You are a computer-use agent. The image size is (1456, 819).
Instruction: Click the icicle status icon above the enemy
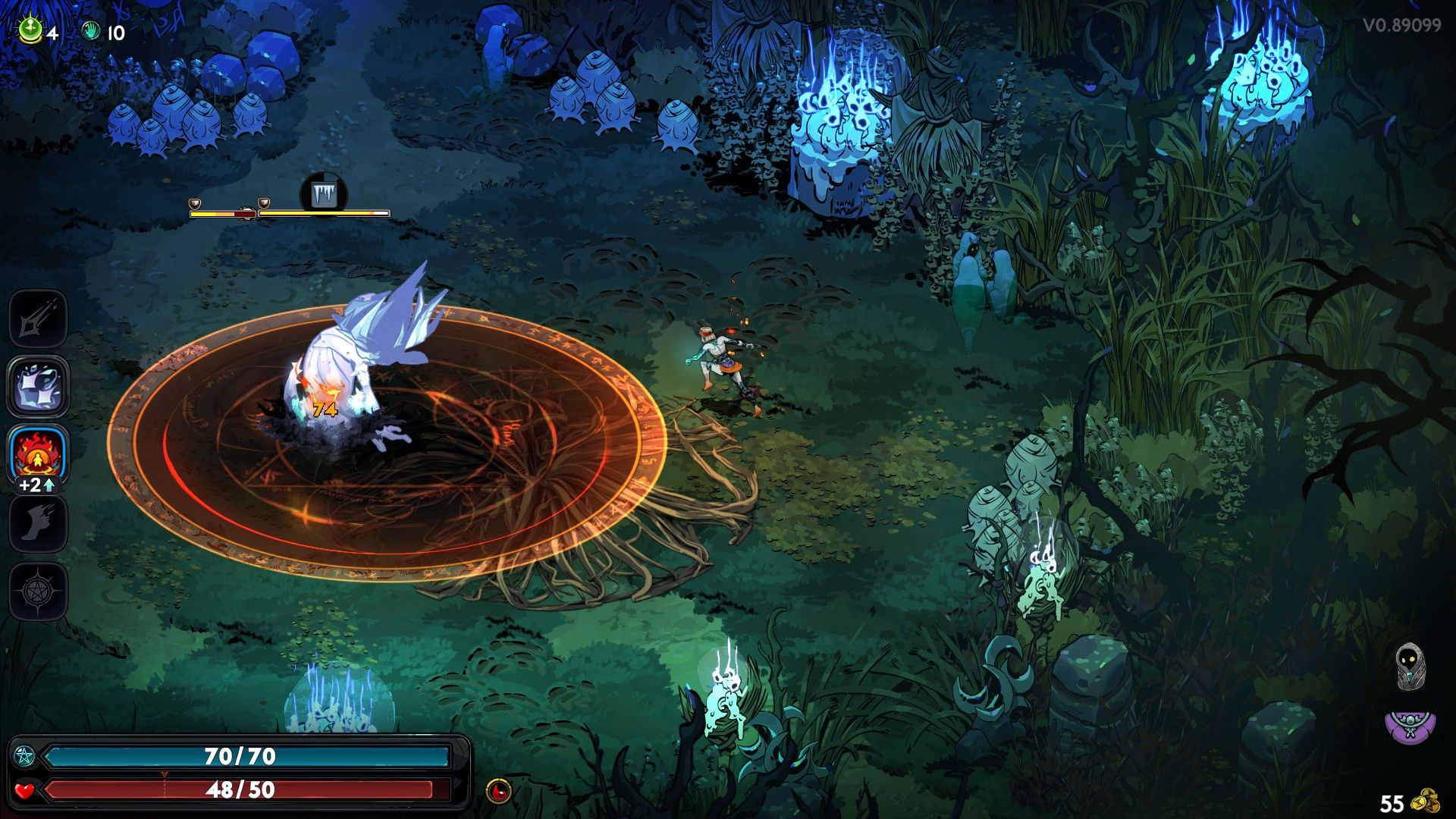[323, 194]
